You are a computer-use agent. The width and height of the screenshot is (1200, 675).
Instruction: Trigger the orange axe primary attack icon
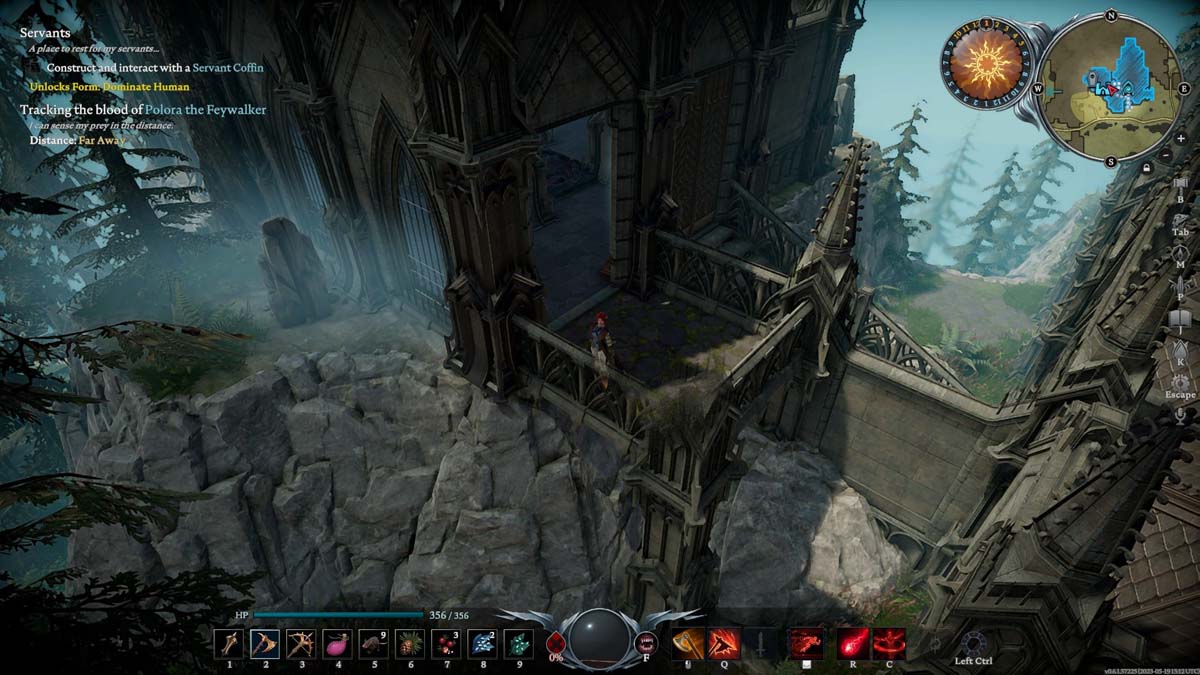pyautogui.click(x=687, y=643)
